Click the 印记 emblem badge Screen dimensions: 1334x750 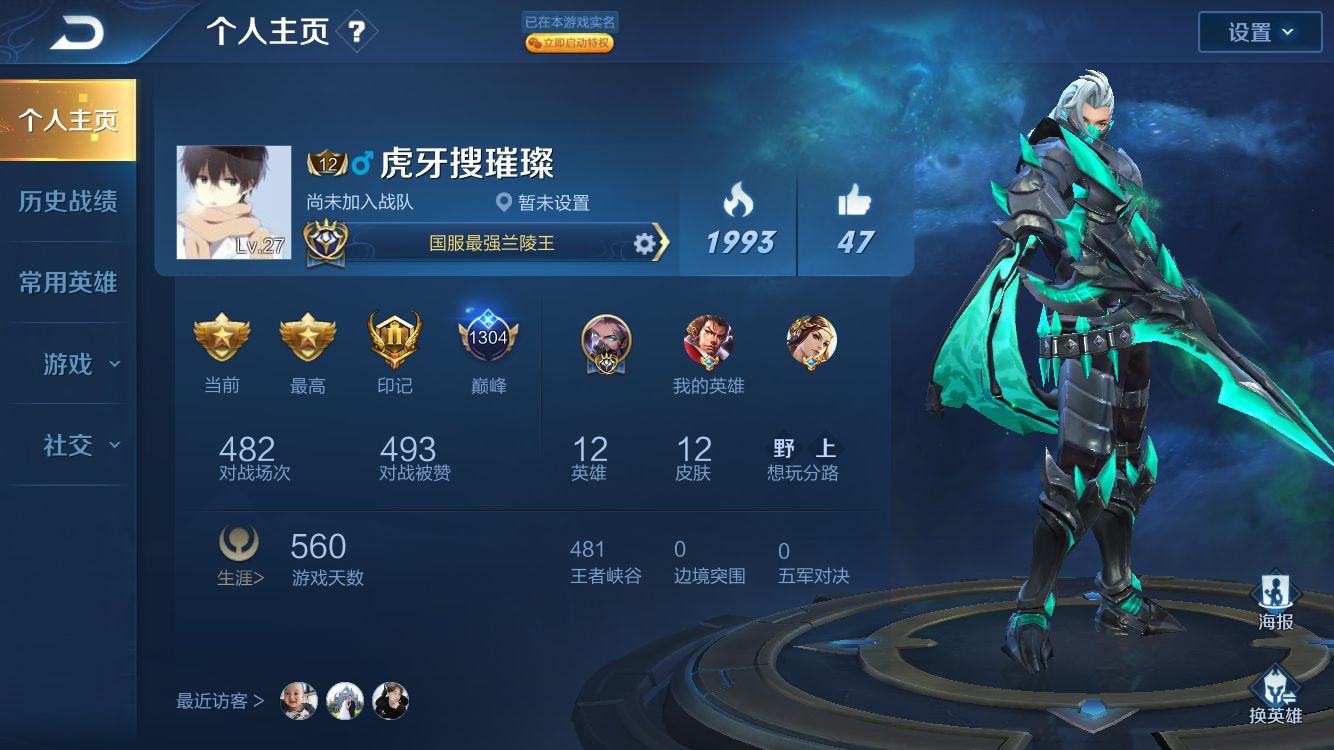pyautogui.click(x=394, y=340)
